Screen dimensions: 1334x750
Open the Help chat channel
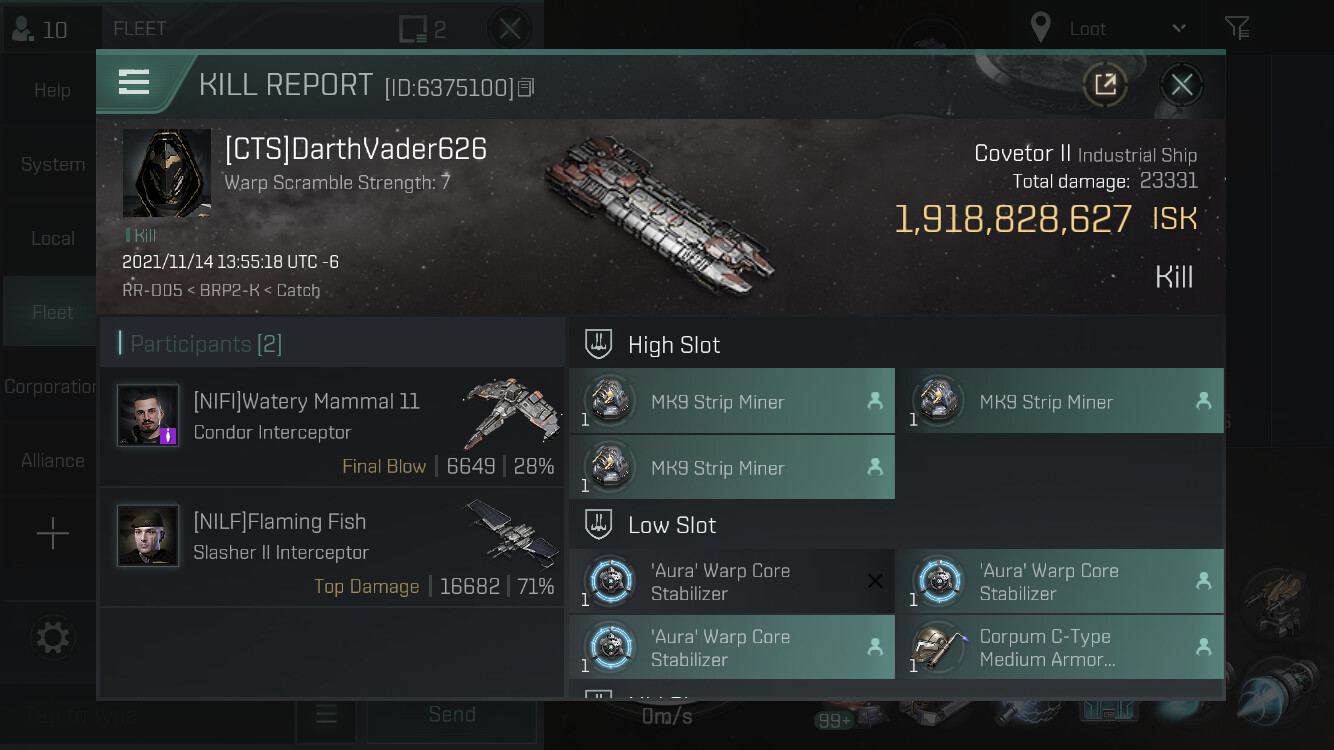pyautogui.click(x=53, y=90)
